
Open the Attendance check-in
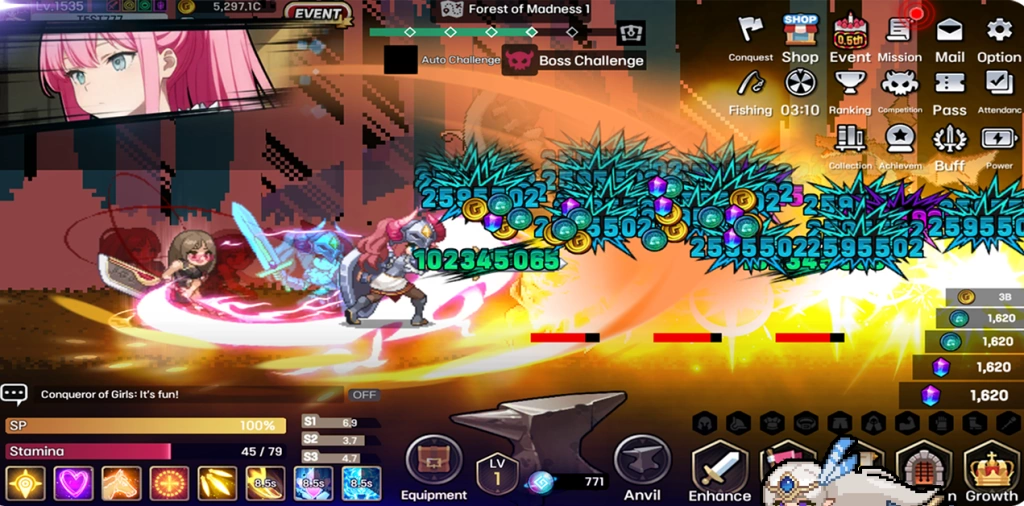point(999,91)
